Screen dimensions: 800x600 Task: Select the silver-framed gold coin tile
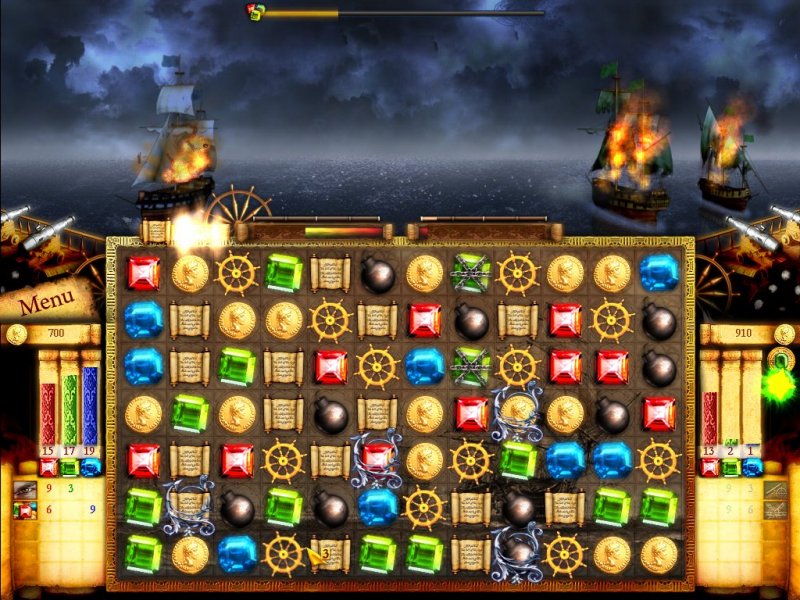point(518,408)
